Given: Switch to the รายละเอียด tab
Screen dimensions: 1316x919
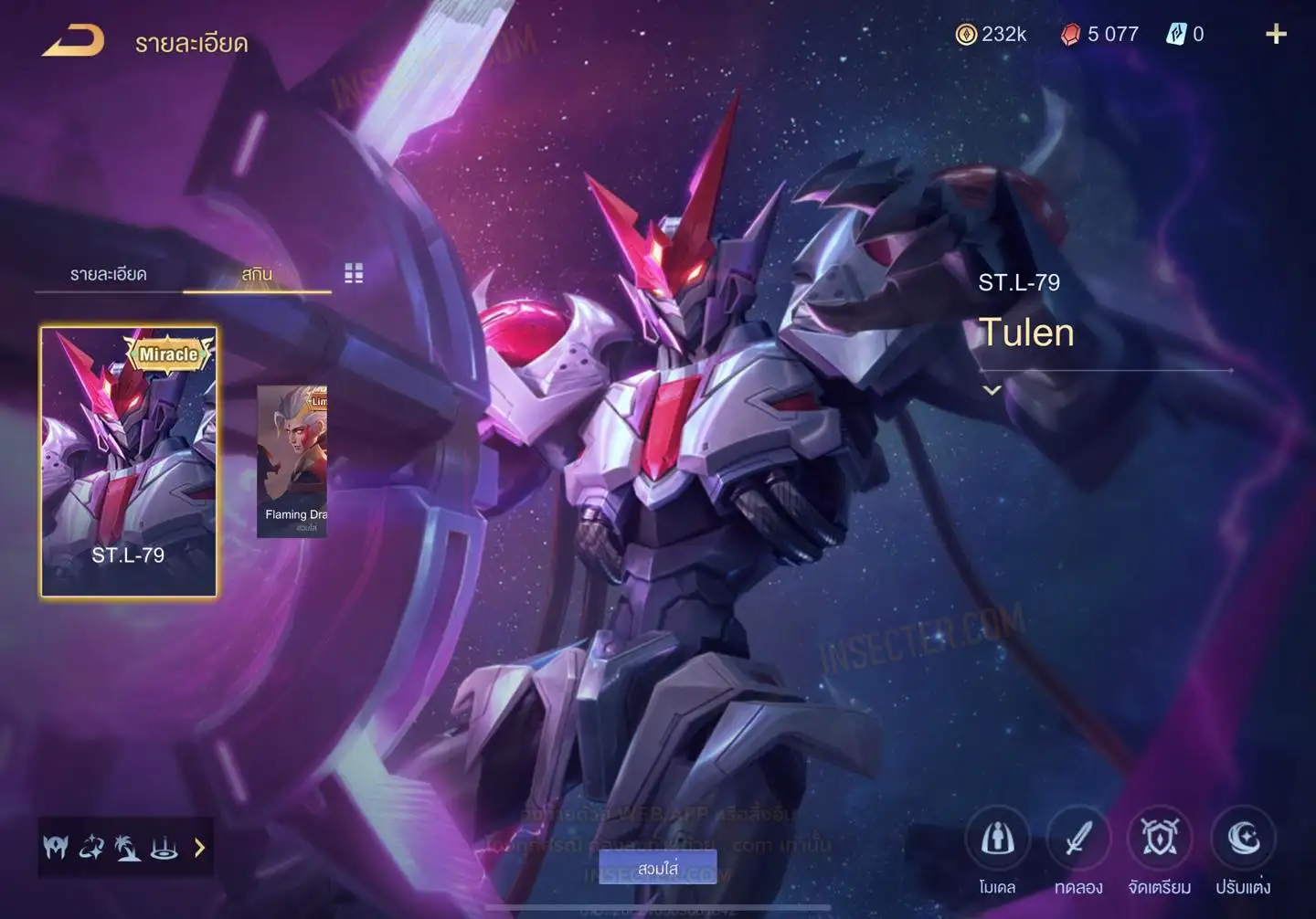Looking at the screenshot, I should click(x=108, y=274).
